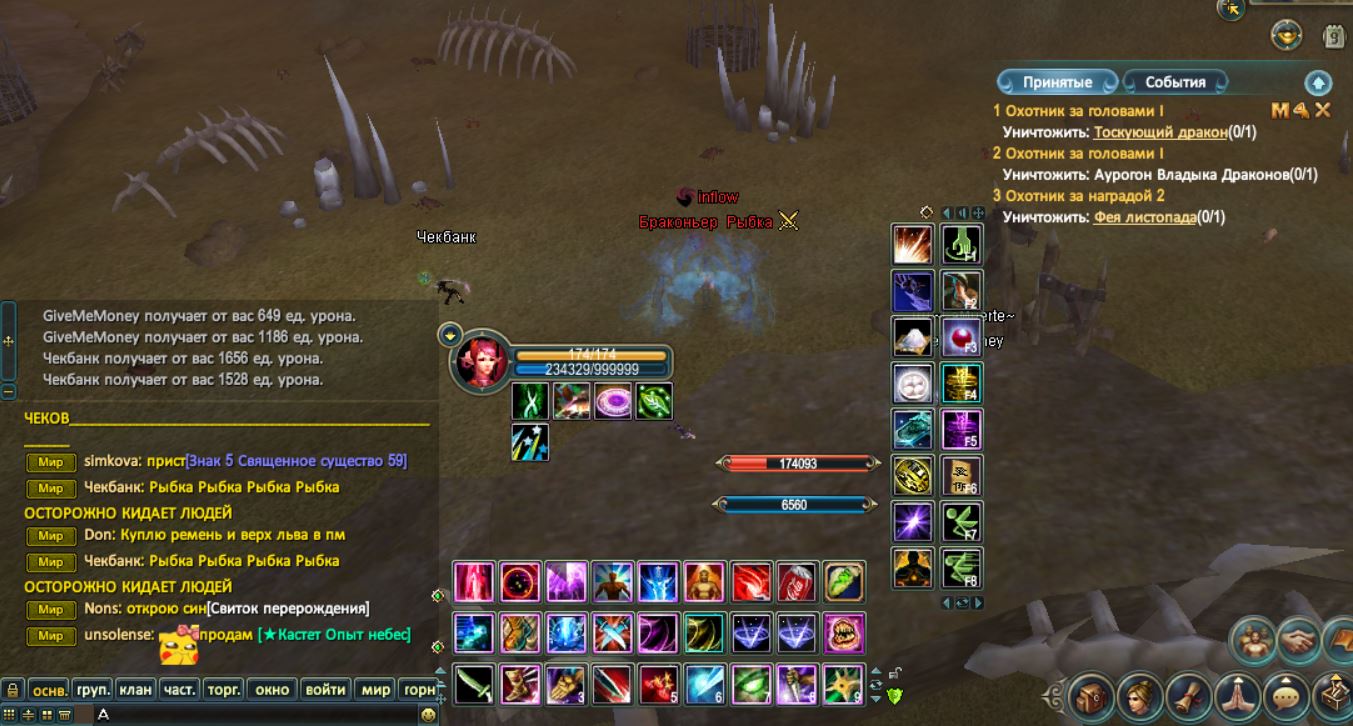The height and width of the screenshot is (726, 1353).
Task: Switch chat to the клан channel
Action: tap(135, 690)
